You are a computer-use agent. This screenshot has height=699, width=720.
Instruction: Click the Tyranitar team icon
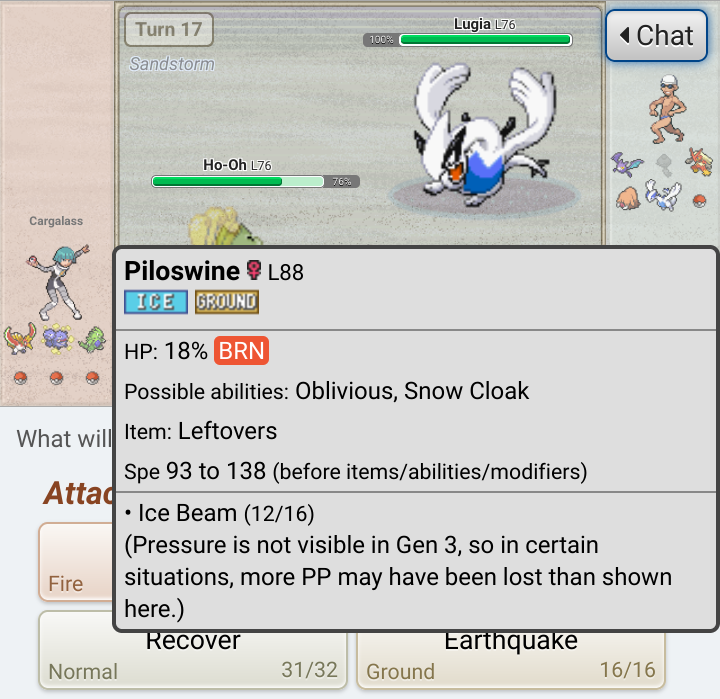(92, 340)
